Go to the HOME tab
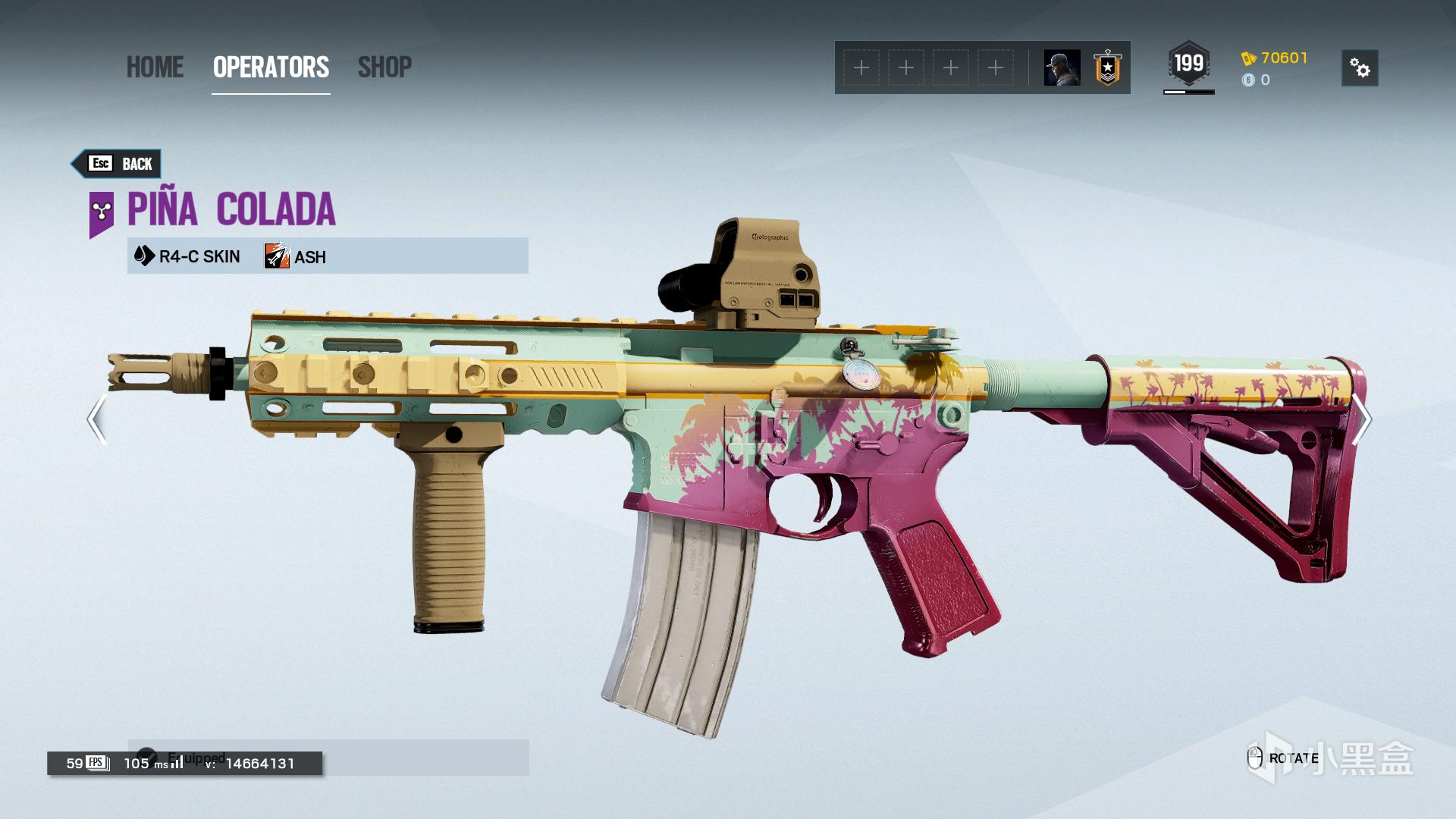The image size is (1456, 819). click(x=155, y=67)
